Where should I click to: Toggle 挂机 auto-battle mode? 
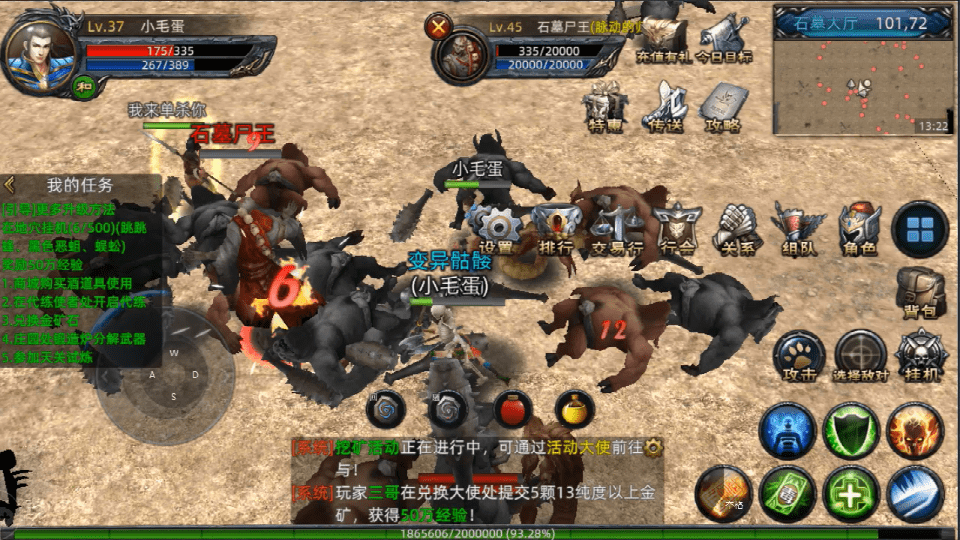919,356
